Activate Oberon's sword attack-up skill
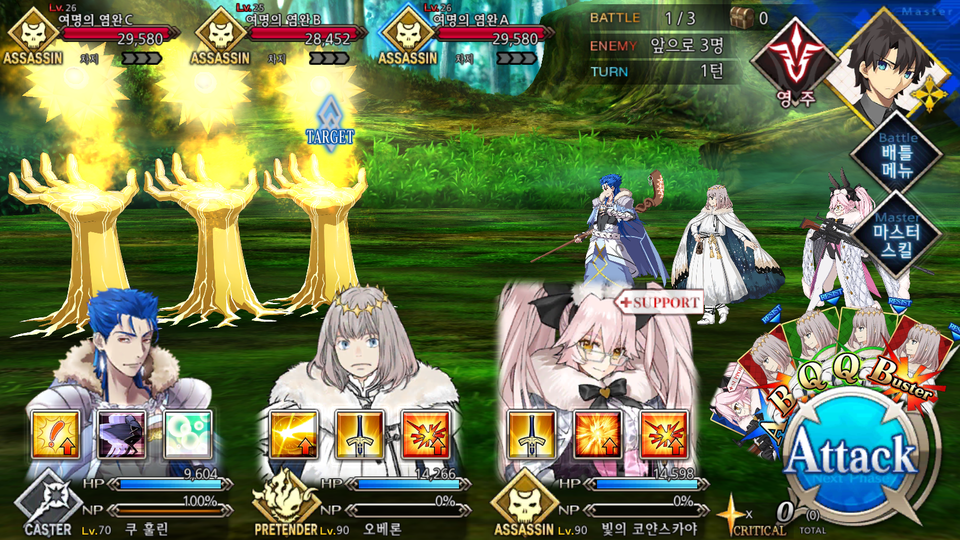The height and width of the screenshot is (540, 960). click(x=358, y=433)
